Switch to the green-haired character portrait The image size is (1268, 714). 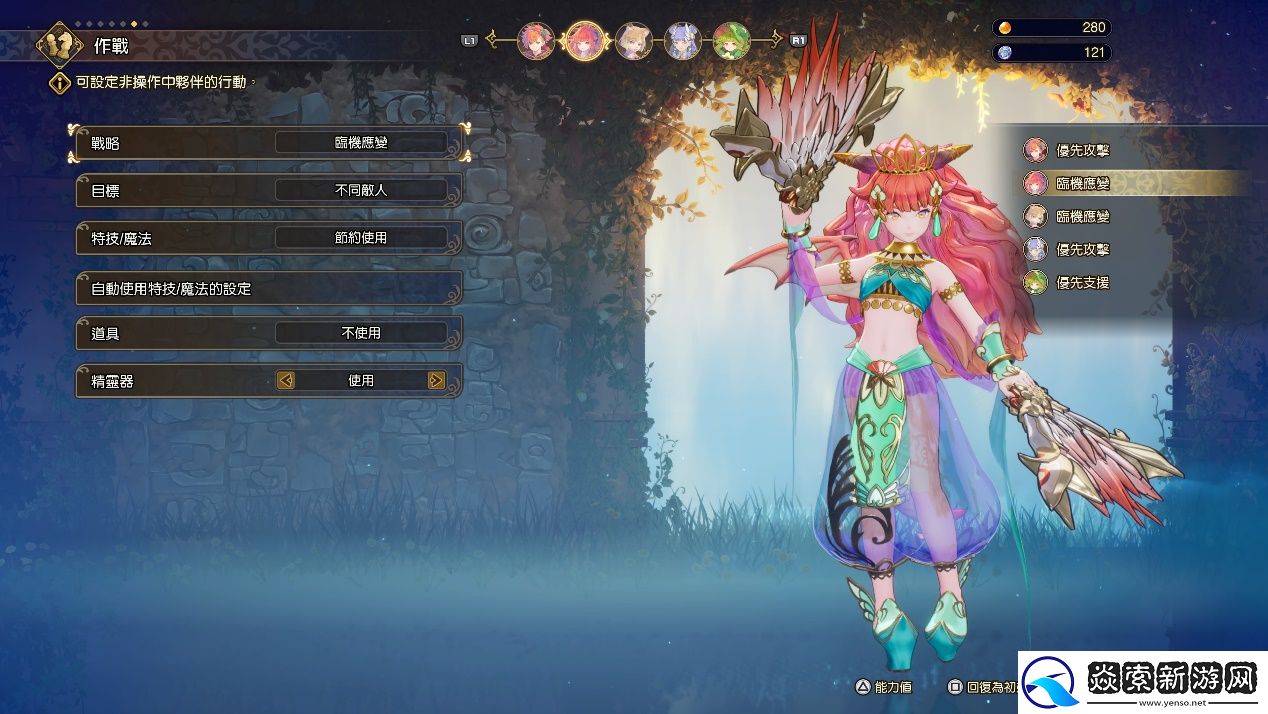coord(731,41)
